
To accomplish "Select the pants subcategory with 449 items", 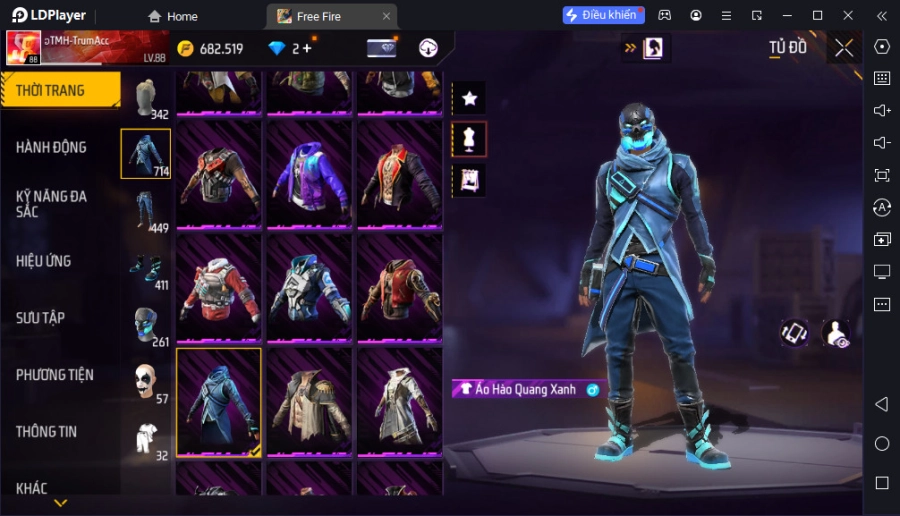I will pos(146,211).
